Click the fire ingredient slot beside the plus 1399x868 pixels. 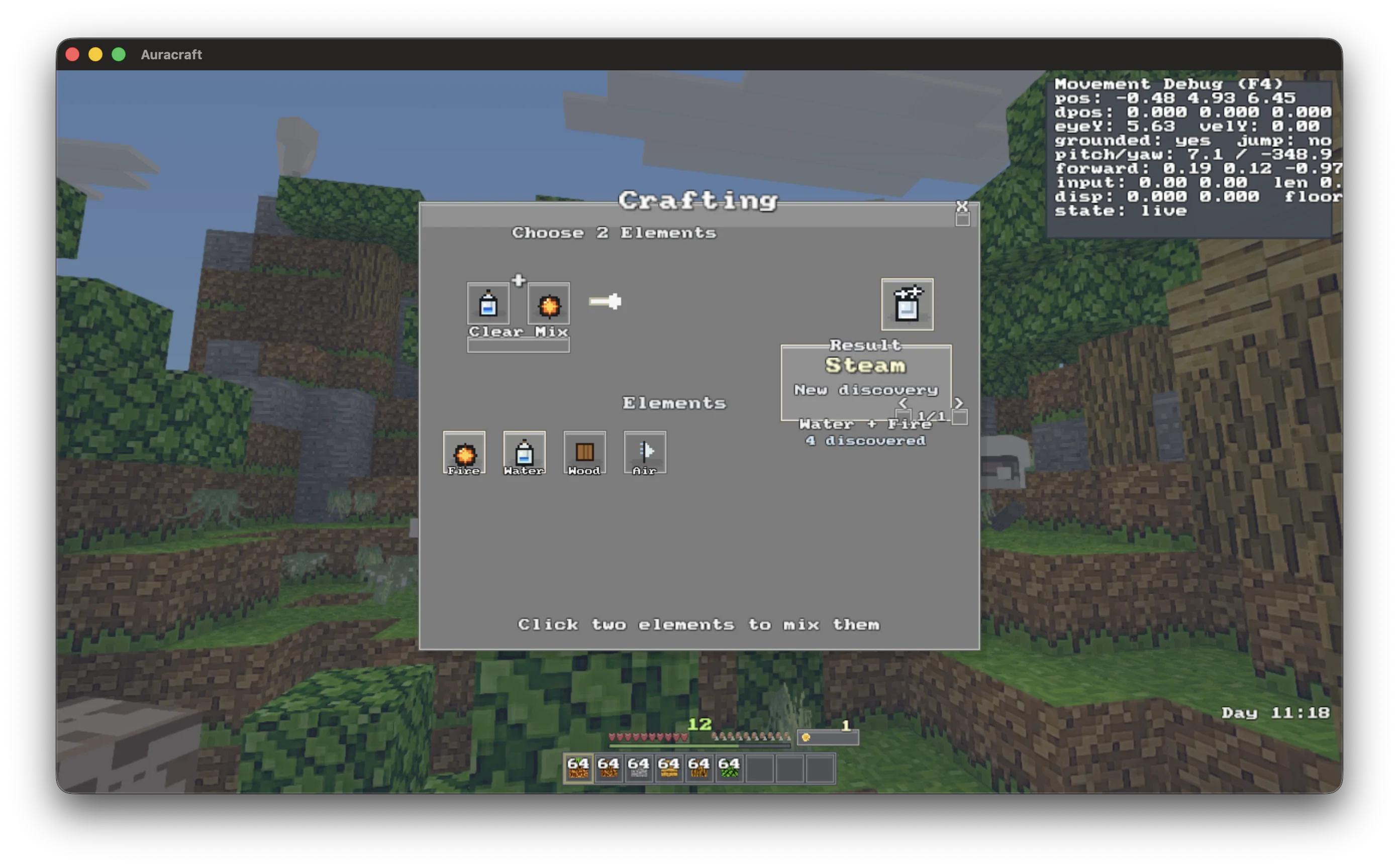(x=548, y=304)
